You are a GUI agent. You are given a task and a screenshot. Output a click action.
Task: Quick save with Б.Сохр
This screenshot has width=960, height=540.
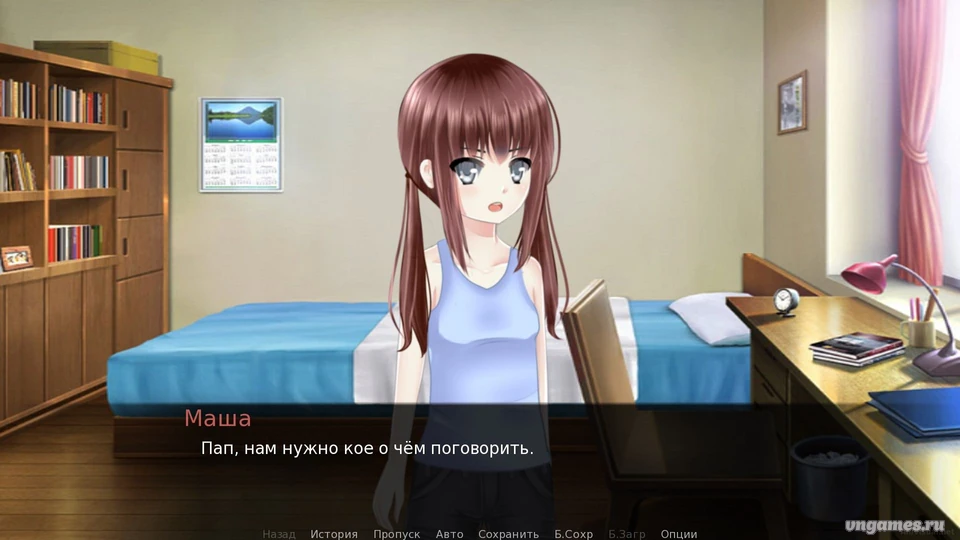pyautogui.click(x=574, y=534)
